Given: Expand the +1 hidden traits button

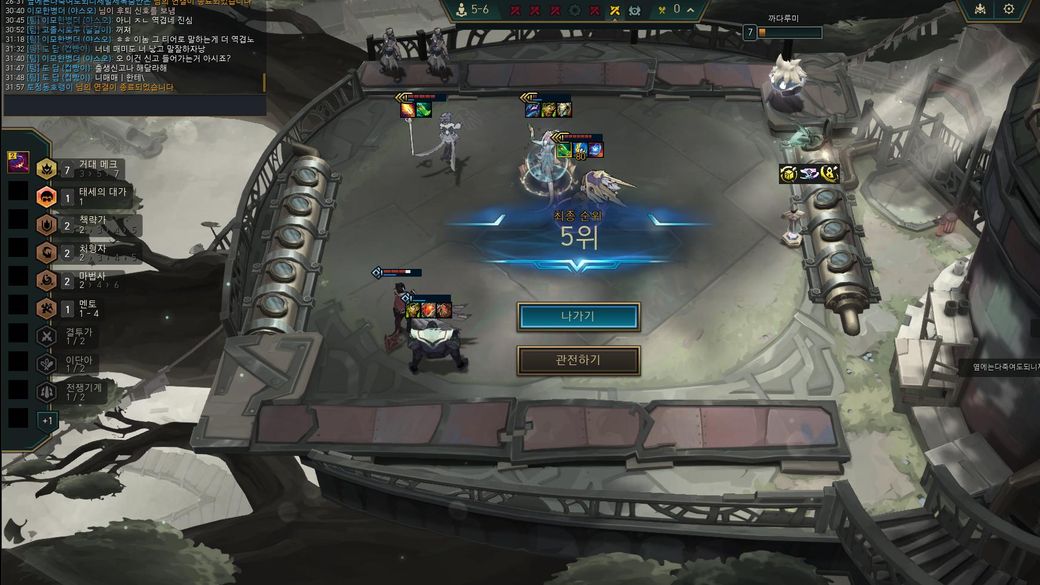Looking at the screenshot, I should pos(47,420).
